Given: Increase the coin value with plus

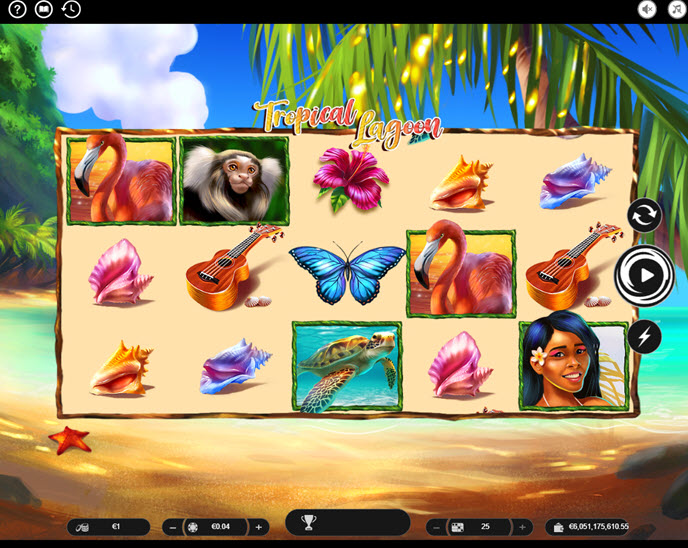Looking at the screenshot, I should click(259, 527).
